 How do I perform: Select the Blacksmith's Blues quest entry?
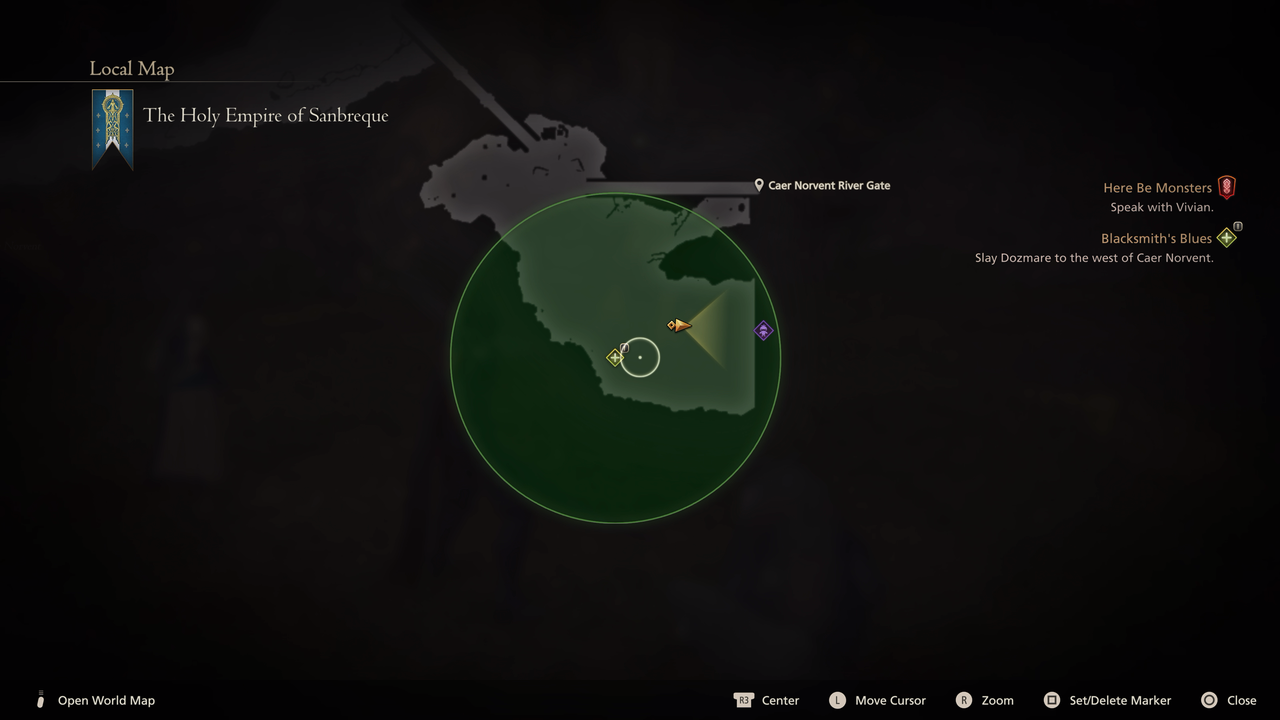click(x=1156, y=238)
